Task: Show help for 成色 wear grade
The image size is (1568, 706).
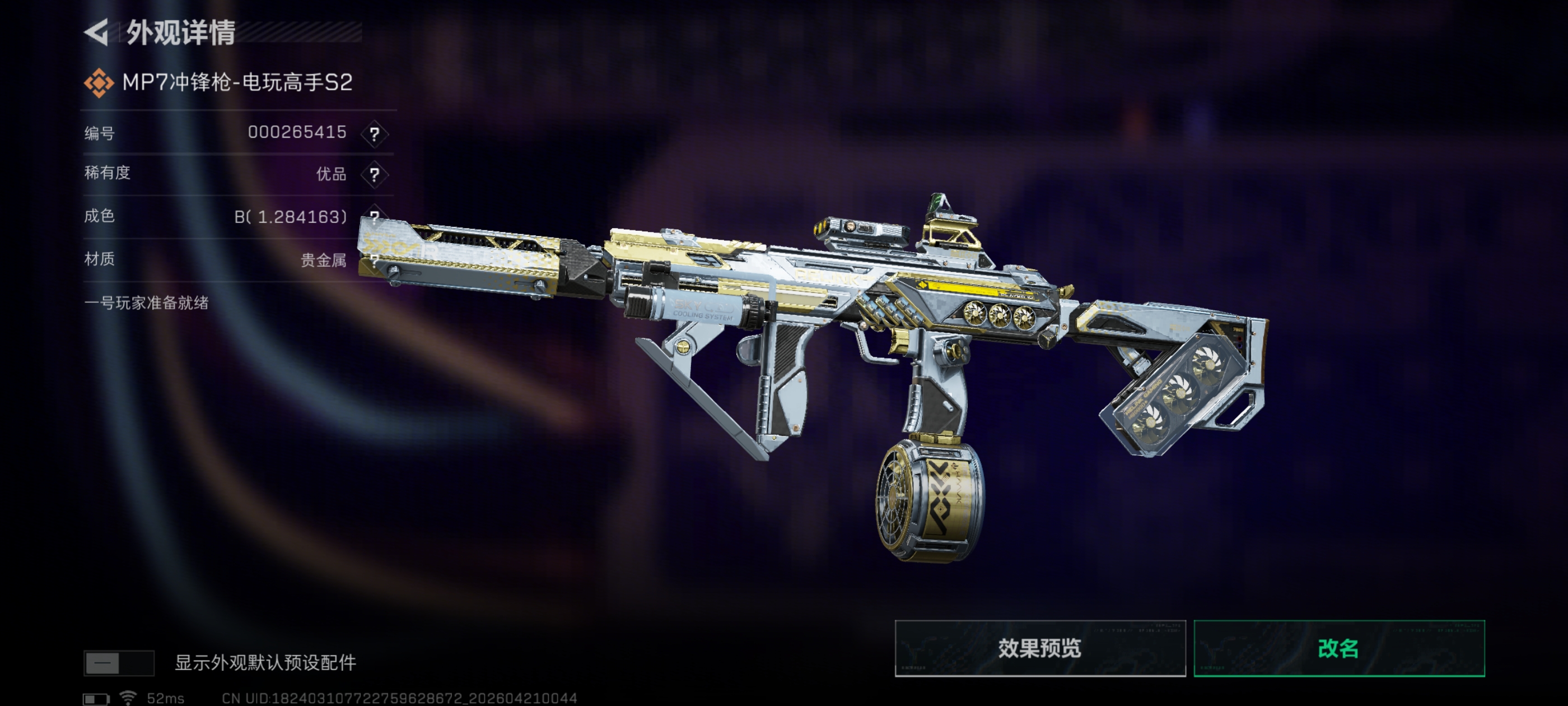Action: (x=374, y=216)
